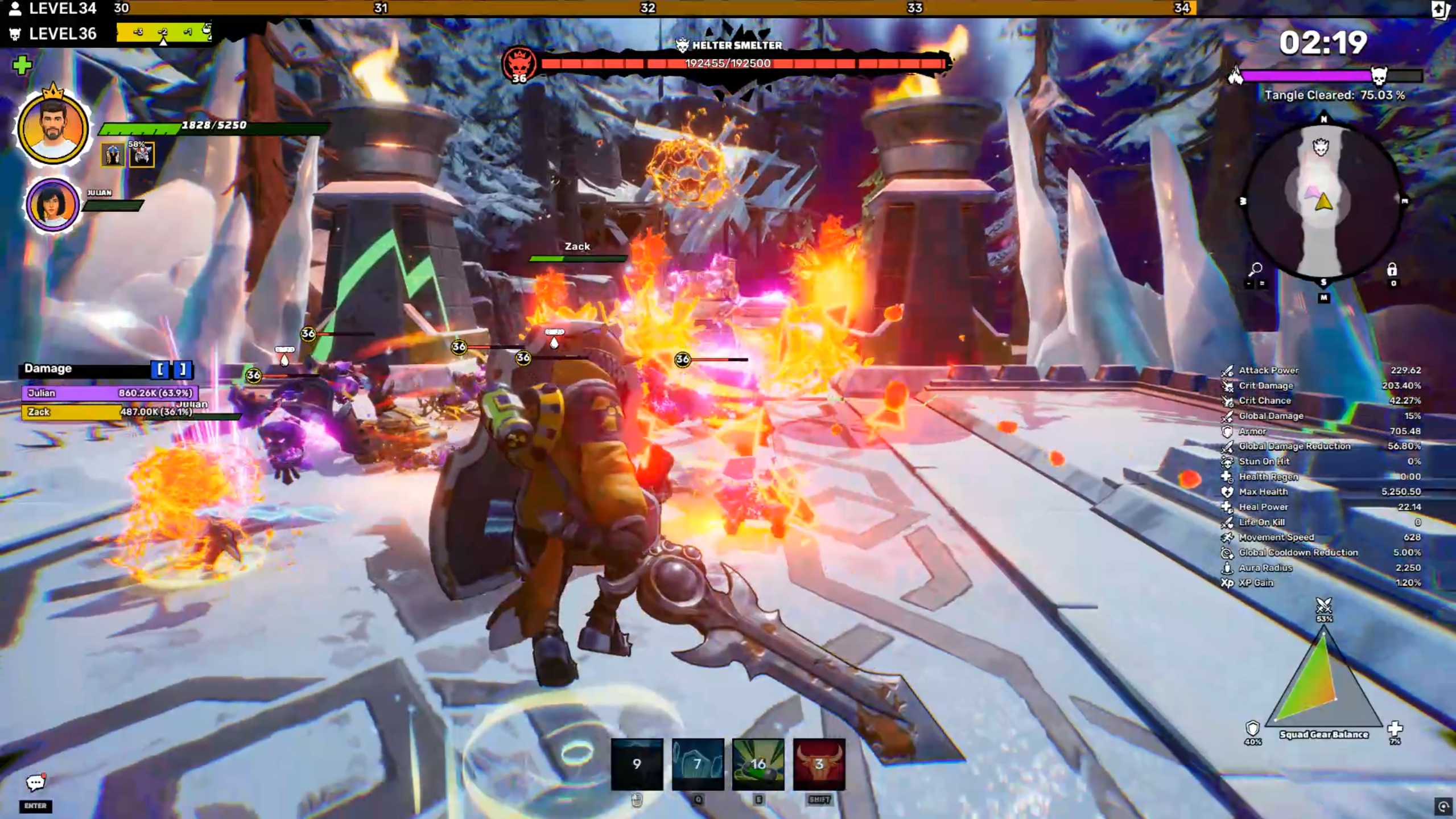Click the helmet buff icon showing 58%

(142, 155)
